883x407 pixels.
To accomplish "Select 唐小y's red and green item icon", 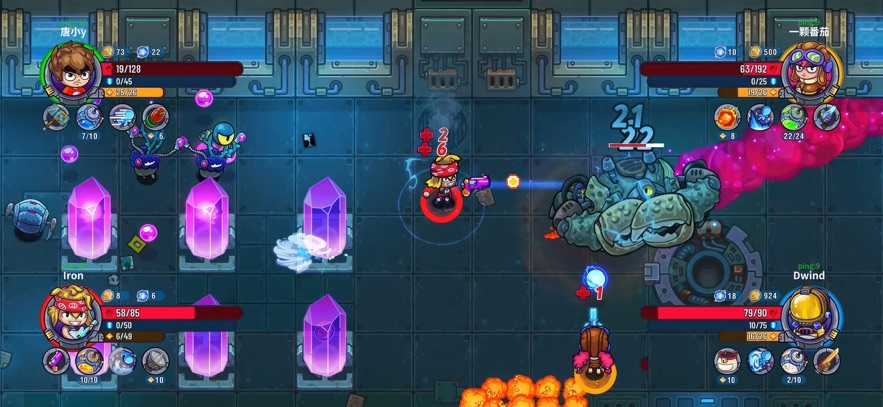I will click(154, 118).
